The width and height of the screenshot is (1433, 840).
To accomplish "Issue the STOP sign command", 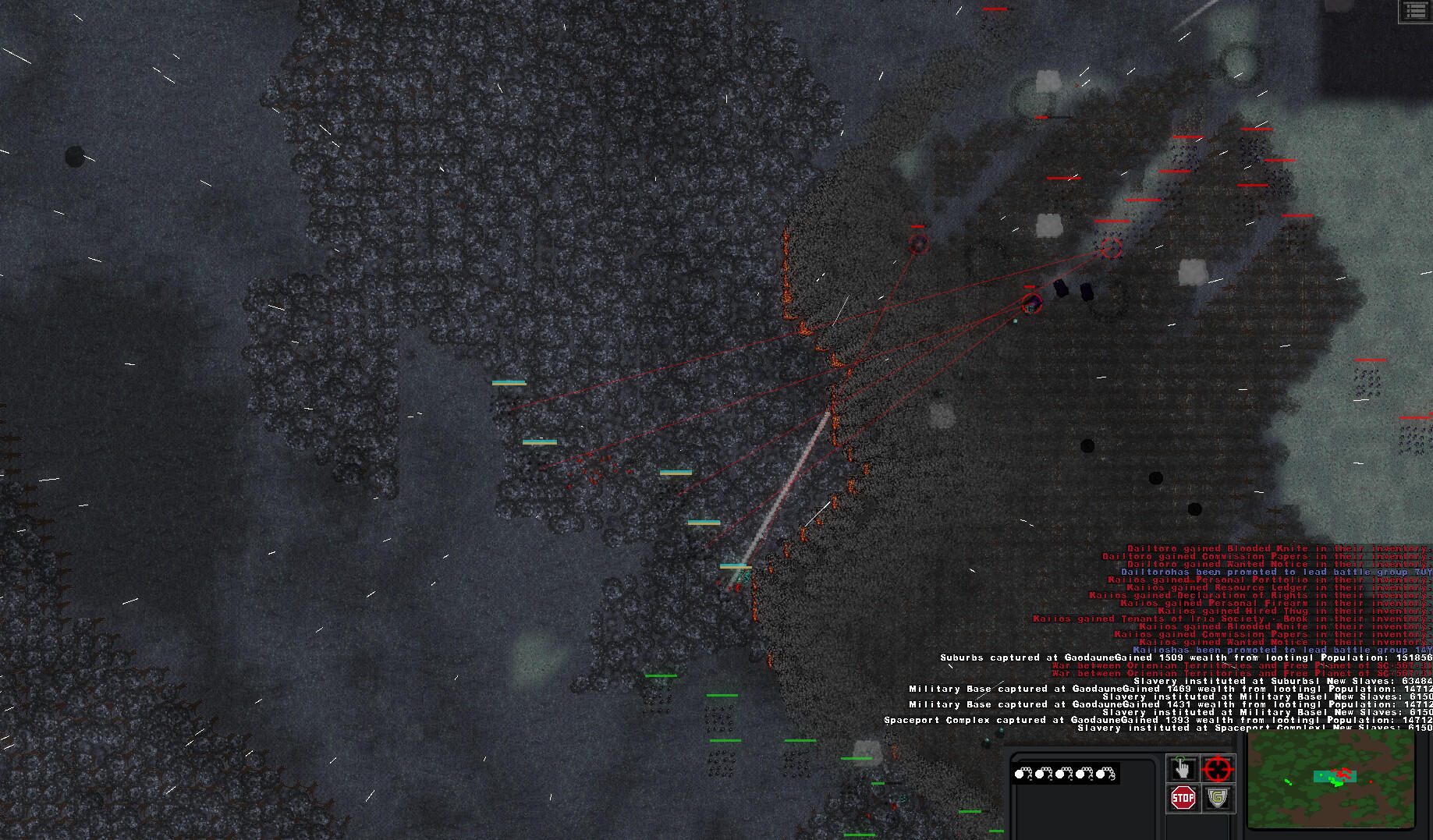I will 1182,797.
